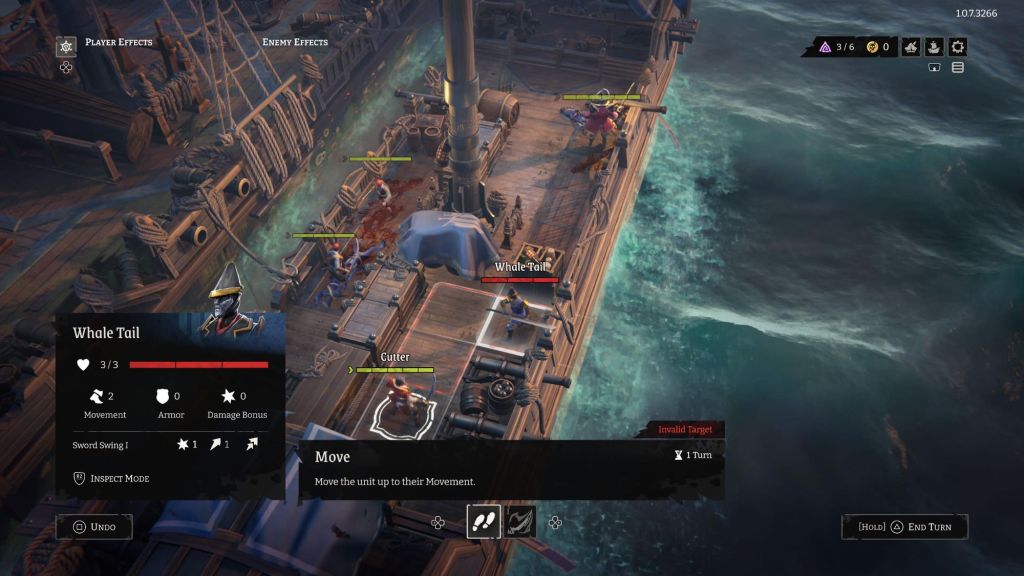Viewport: 1024px width, 576px height.
Task: Choose the Sword Swing ability icon
Action: (x=520, y=521)
